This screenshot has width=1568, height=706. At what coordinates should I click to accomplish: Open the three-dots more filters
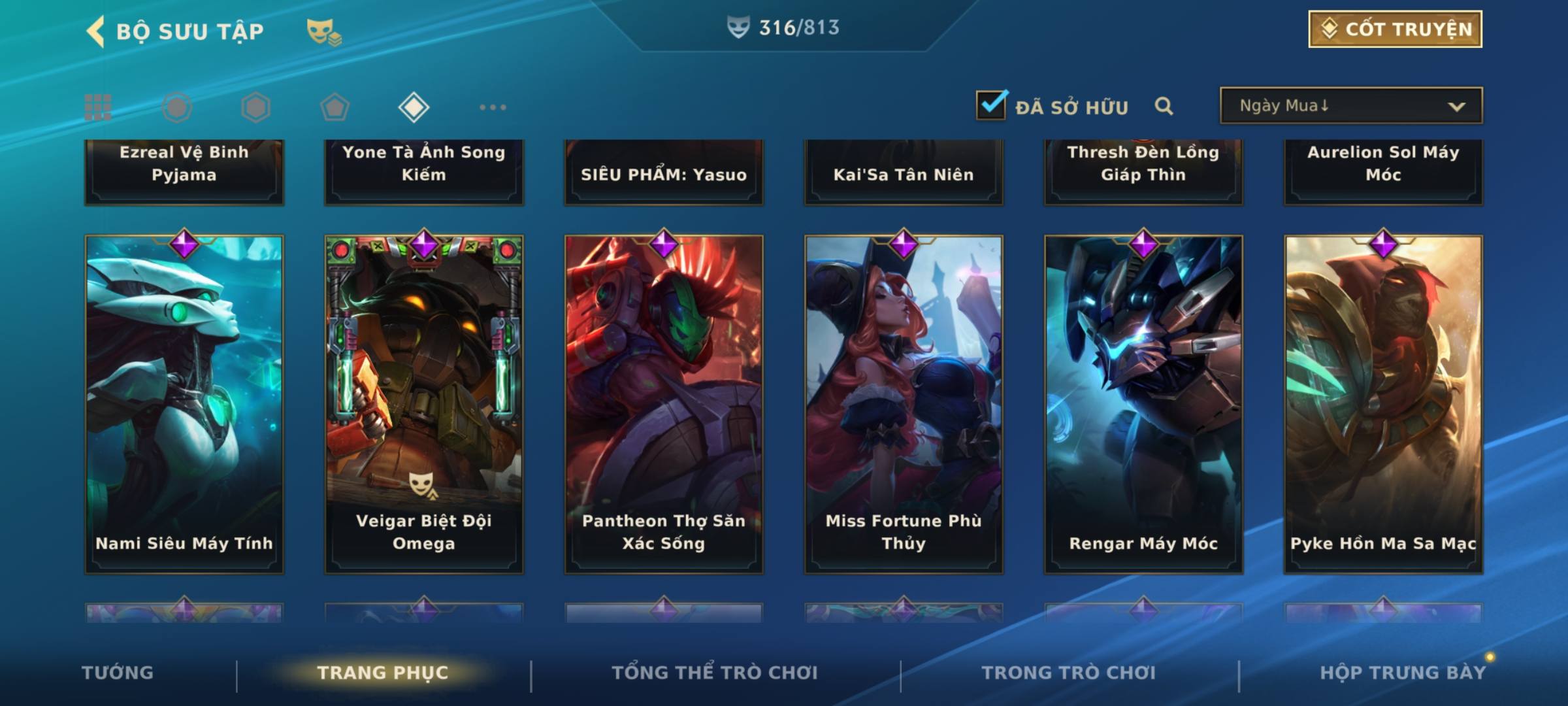click(493, 107)
